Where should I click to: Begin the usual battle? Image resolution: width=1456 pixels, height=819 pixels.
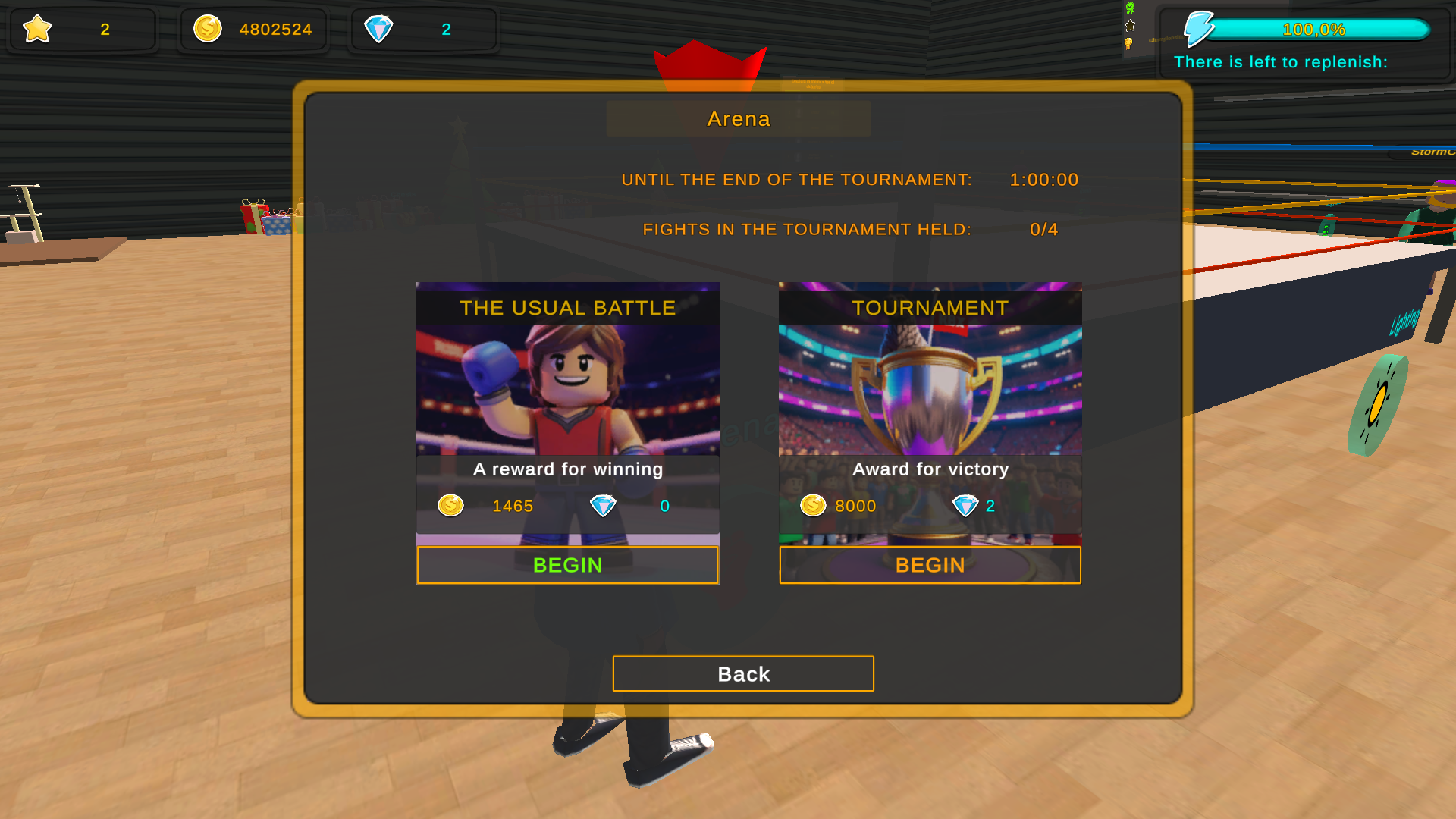(x=567, y=565)
